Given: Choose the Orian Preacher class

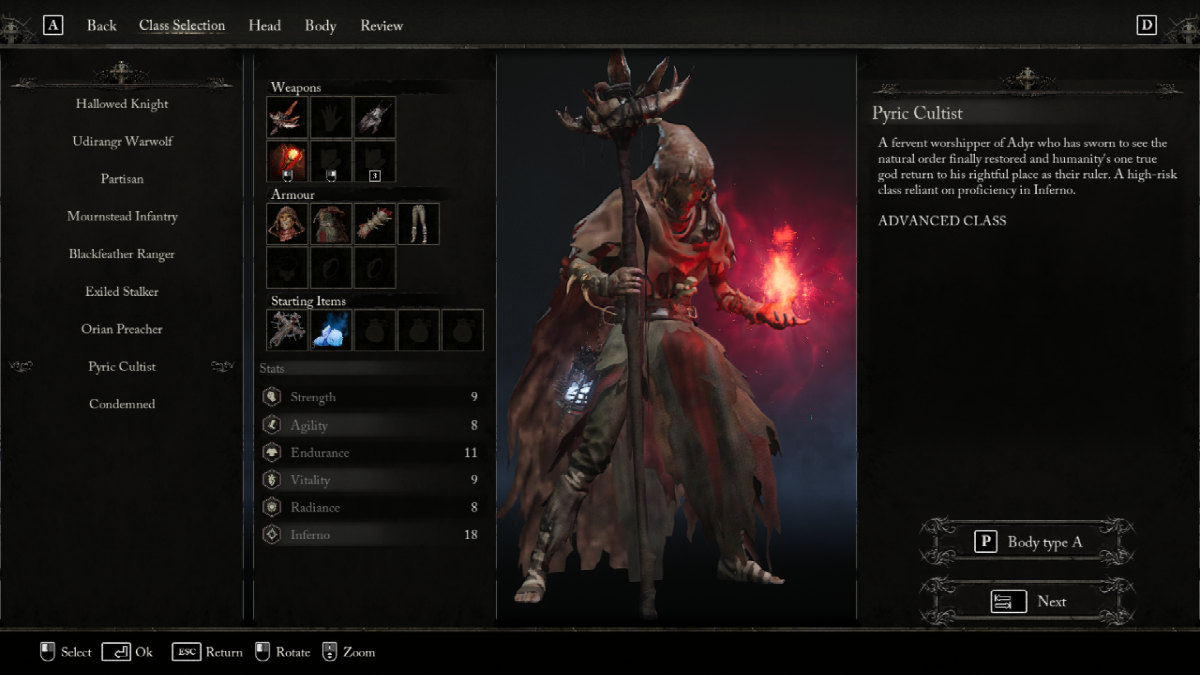Looking at the screenshot, I should pos(122,329).
